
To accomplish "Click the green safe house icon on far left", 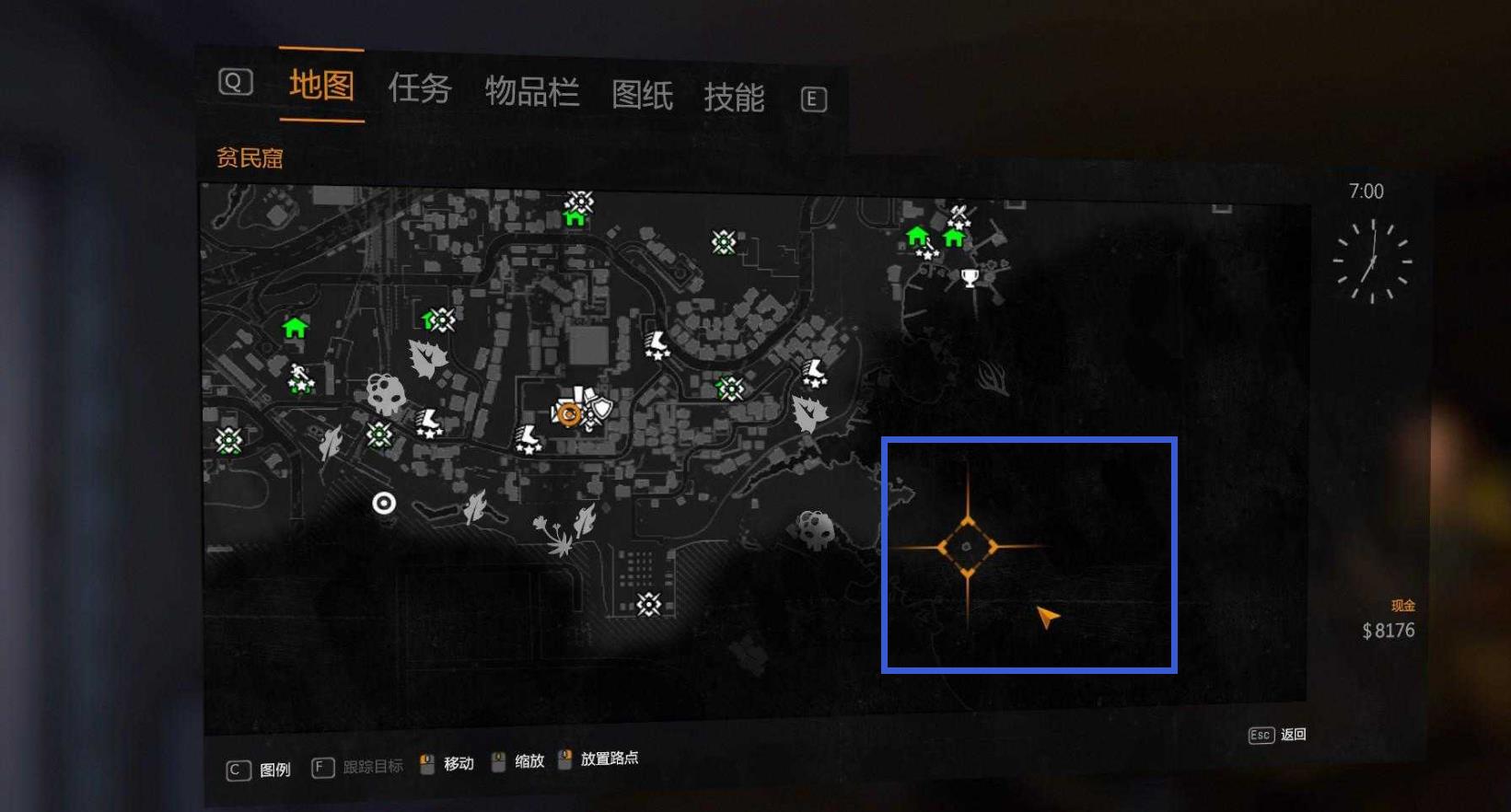I will (293, 328).
